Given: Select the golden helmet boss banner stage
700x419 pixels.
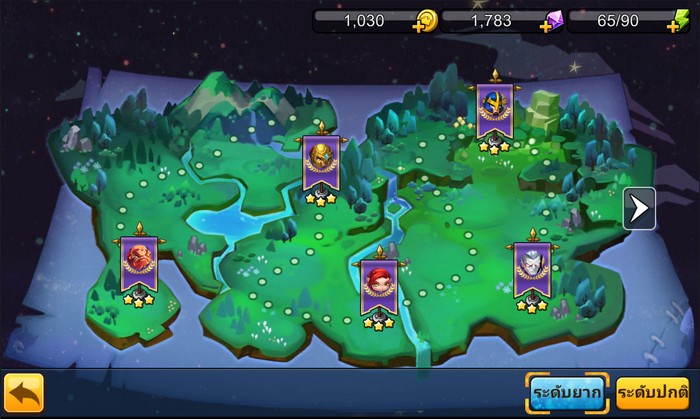Looking at the screenshot, I should (321, 164).
